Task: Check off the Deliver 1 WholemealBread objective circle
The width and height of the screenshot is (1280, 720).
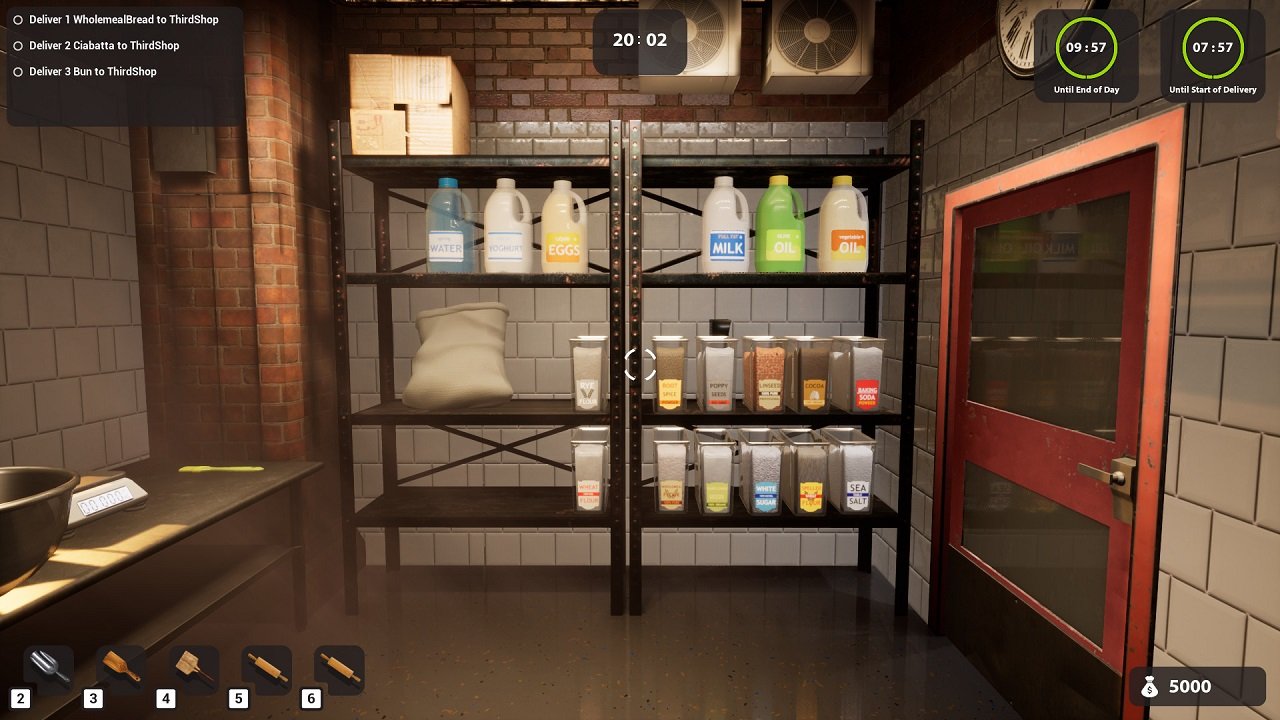Action: point(17,19)
